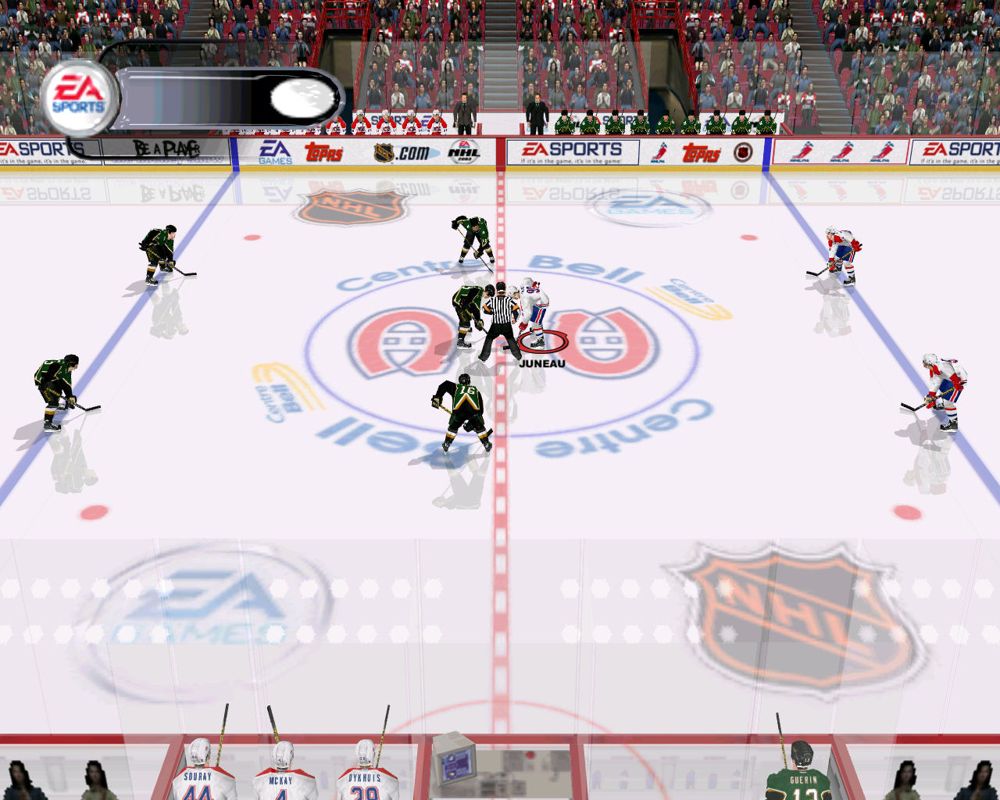Click the EA Sports logo badge on the scoreboard overlay
The width and height of the screenshot is (1000, 800).
click(x=78, y=99)
